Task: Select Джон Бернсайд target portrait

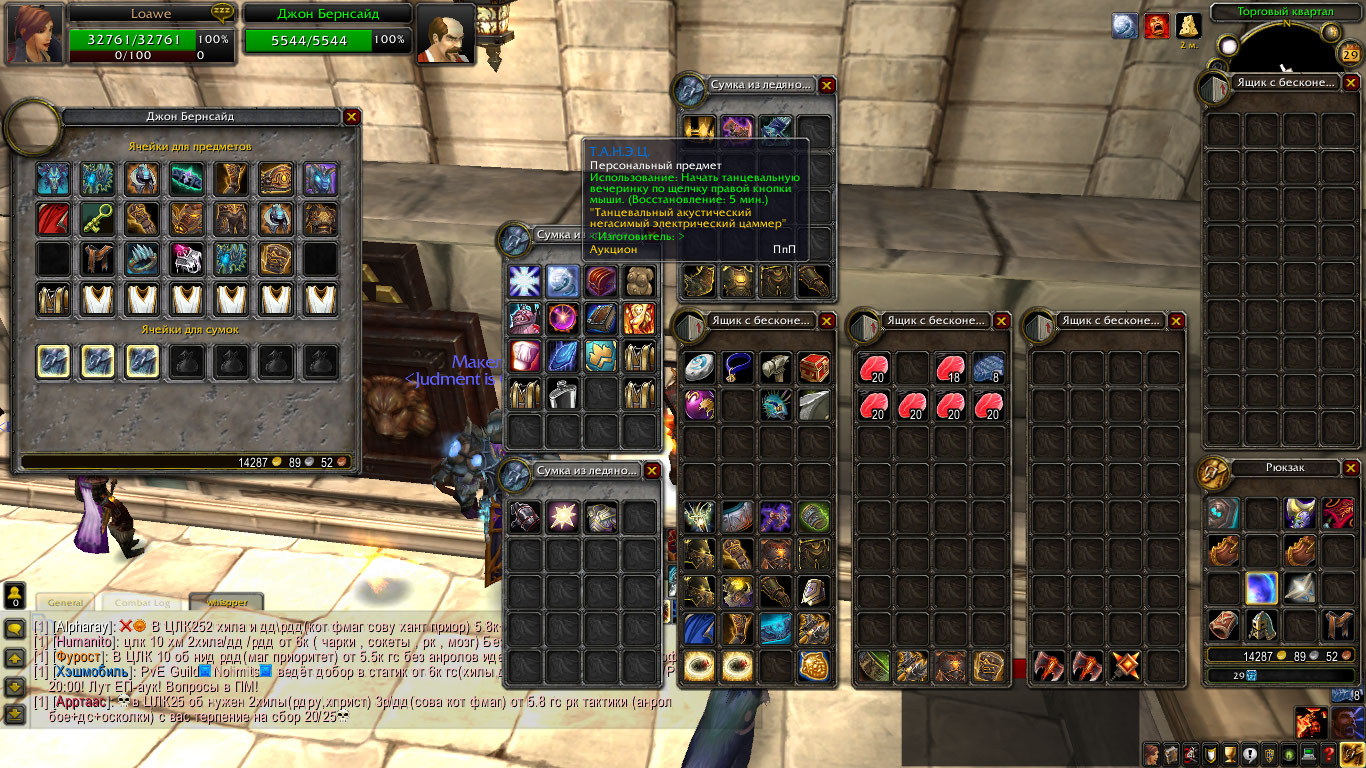Action: (444, 34)
